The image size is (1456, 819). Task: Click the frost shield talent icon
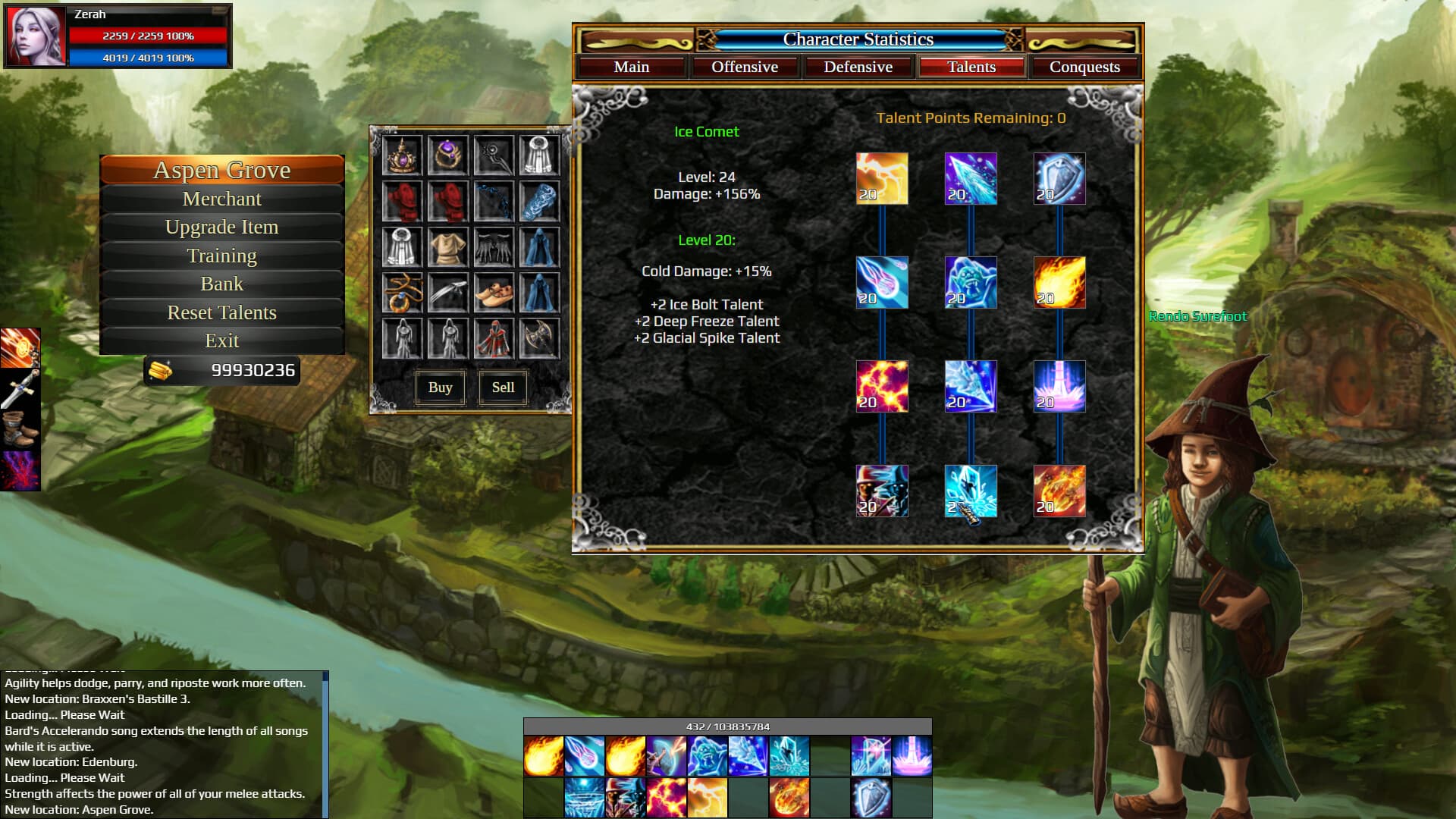coord(1059,178)
